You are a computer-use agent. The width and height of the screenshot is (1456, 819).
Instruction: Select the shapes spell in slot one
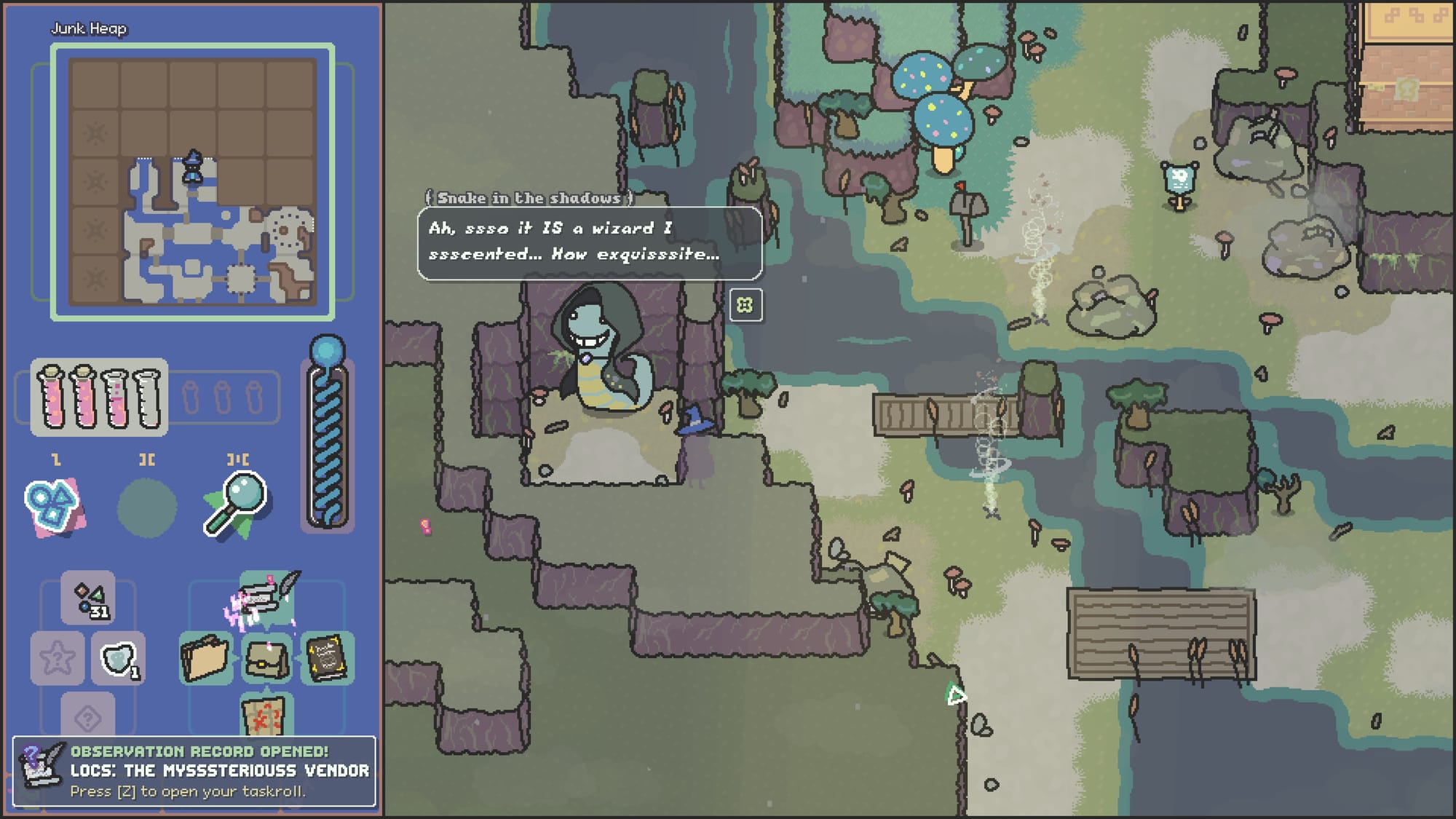pos(54,505)
